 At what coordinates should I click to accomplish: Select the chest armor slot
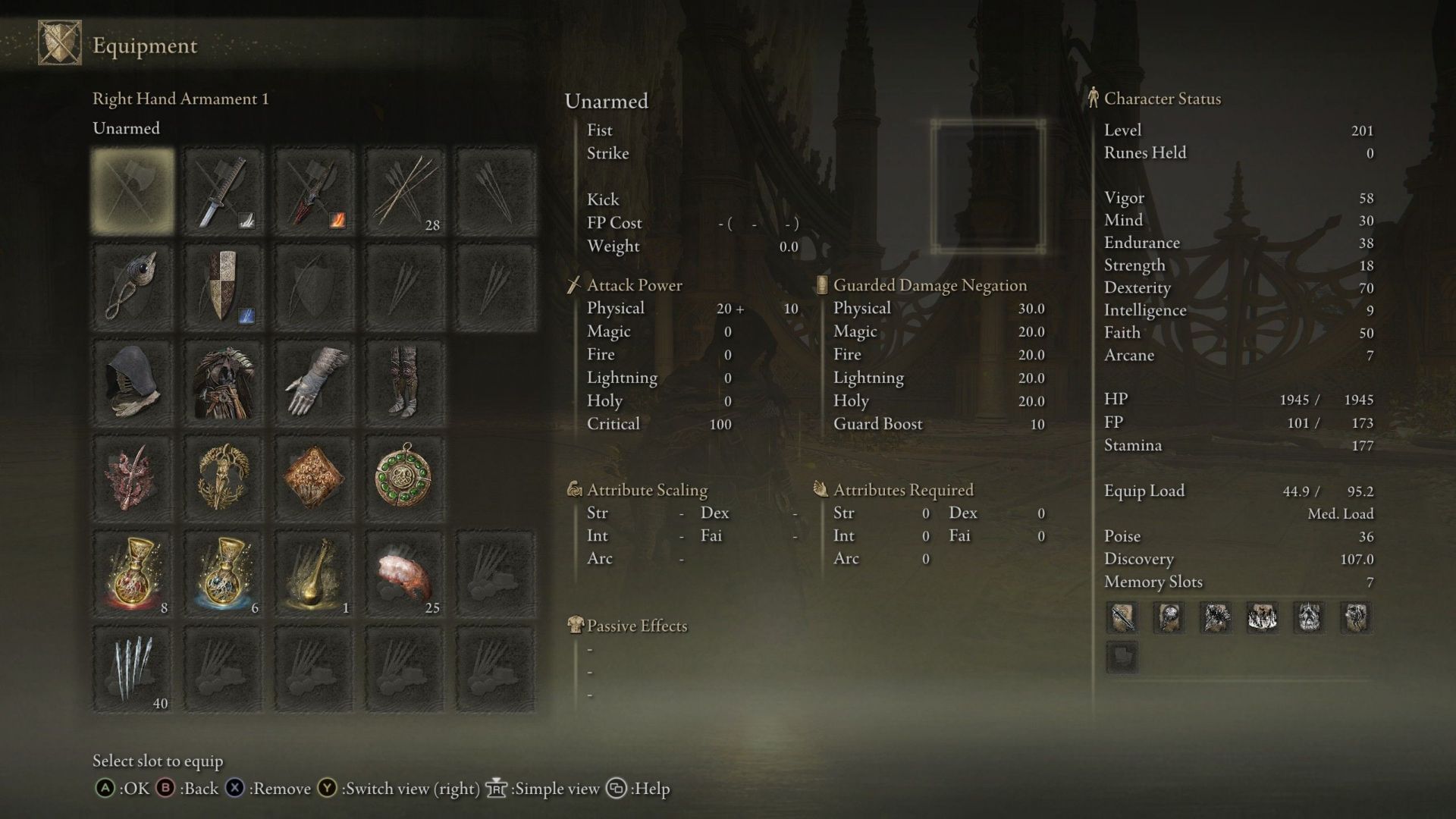click(x=224, y=383)
